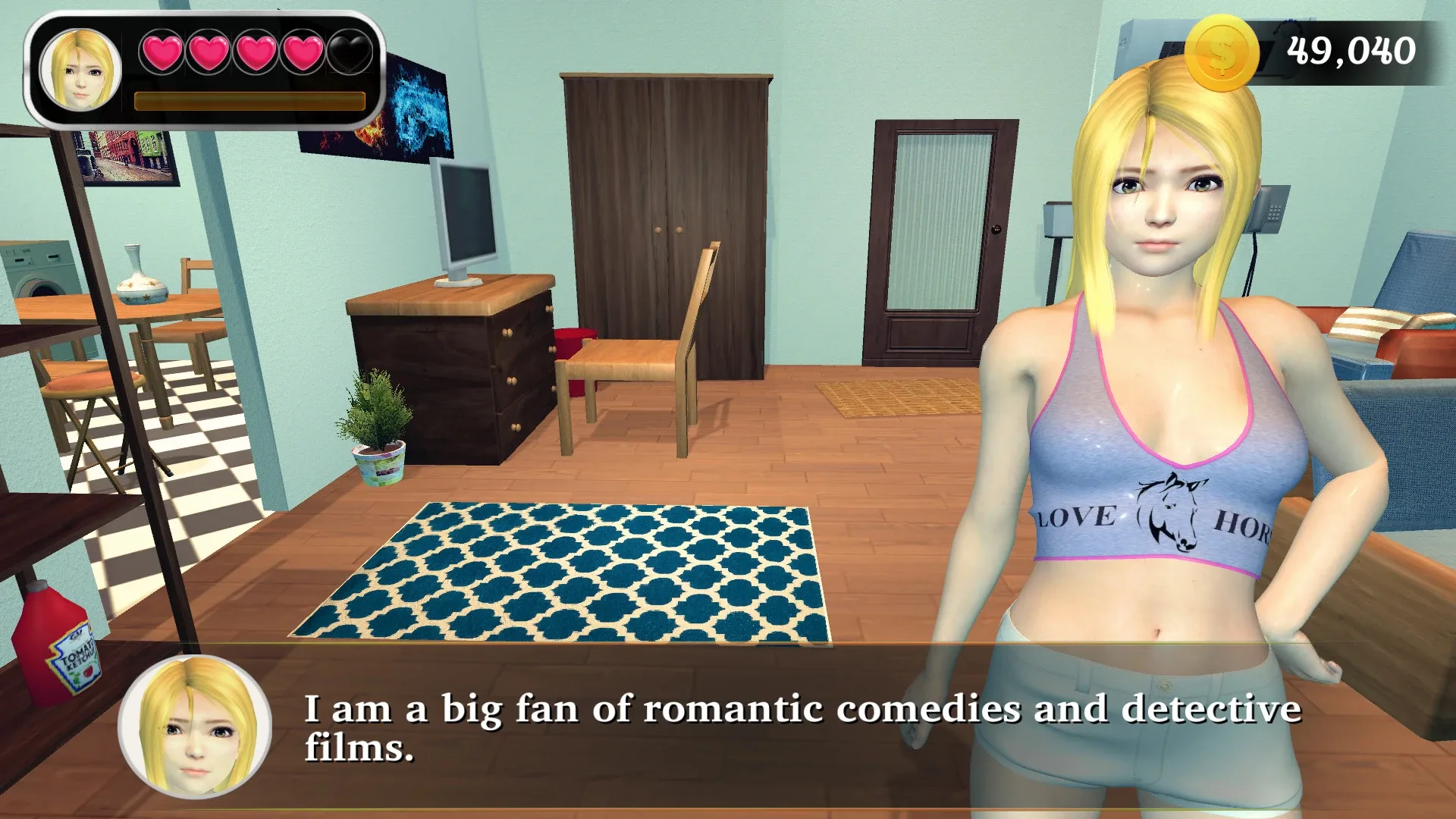Screen dimensions: 1456x819
Task: Click the third pink heart in the affection meter
Action: [x=256, y=52]
